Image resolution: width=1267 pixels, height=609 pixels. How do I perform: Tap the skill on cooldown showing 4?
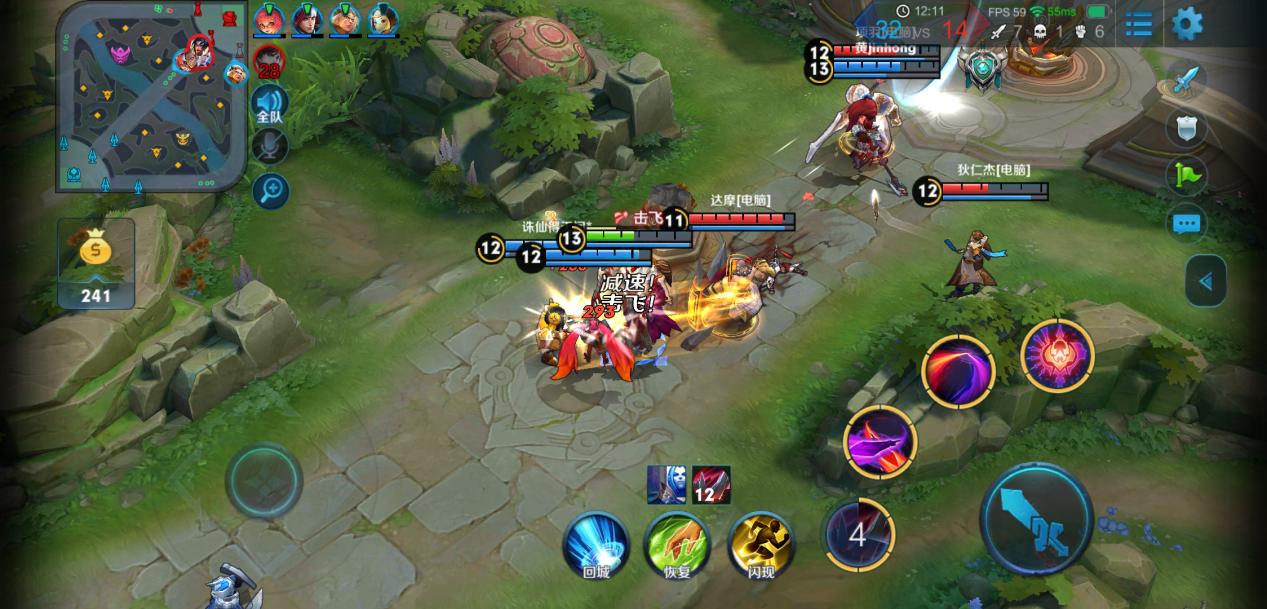click(x=857, y=535)
